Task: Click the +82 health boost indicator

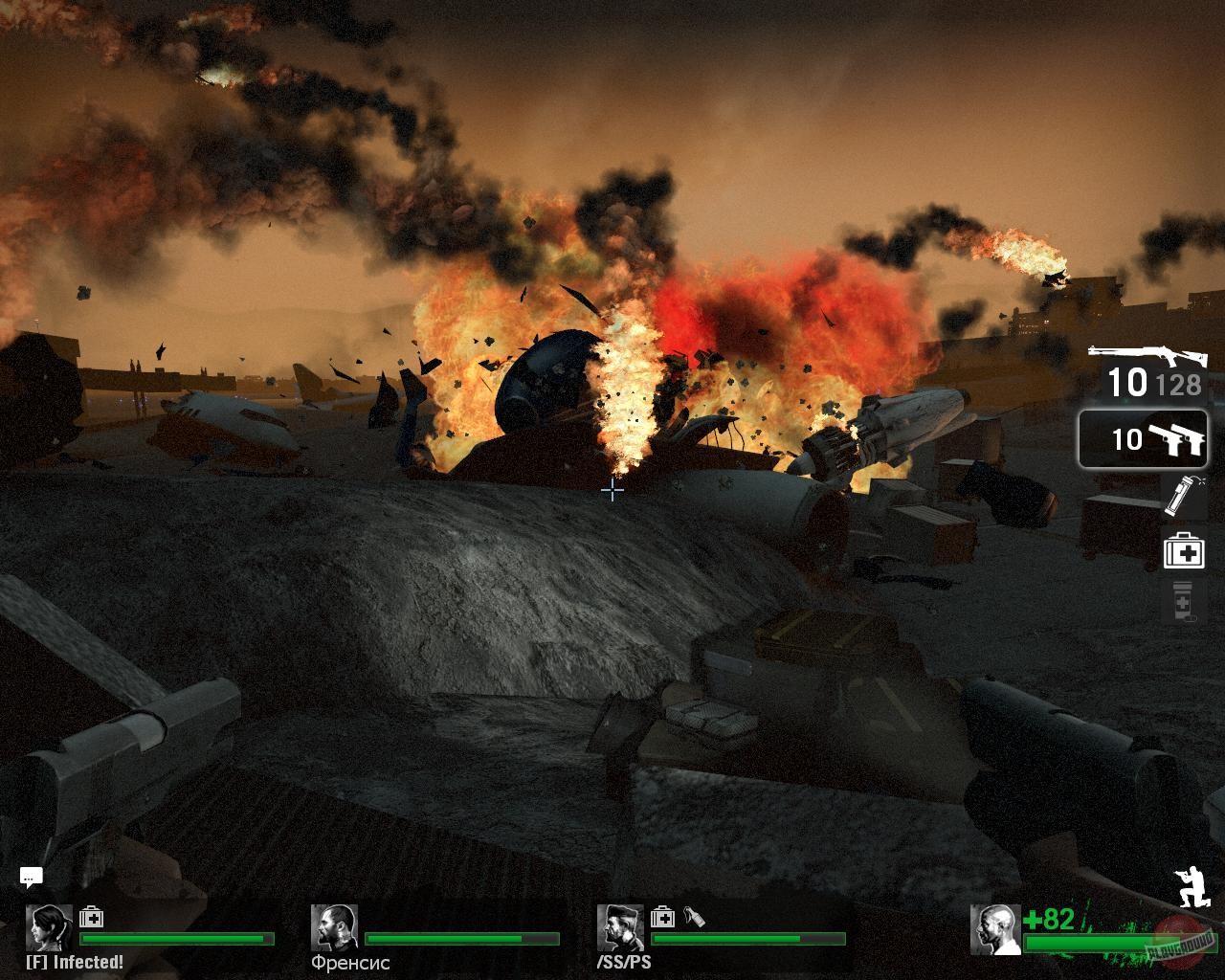Action: click(x=1050, y=919)
